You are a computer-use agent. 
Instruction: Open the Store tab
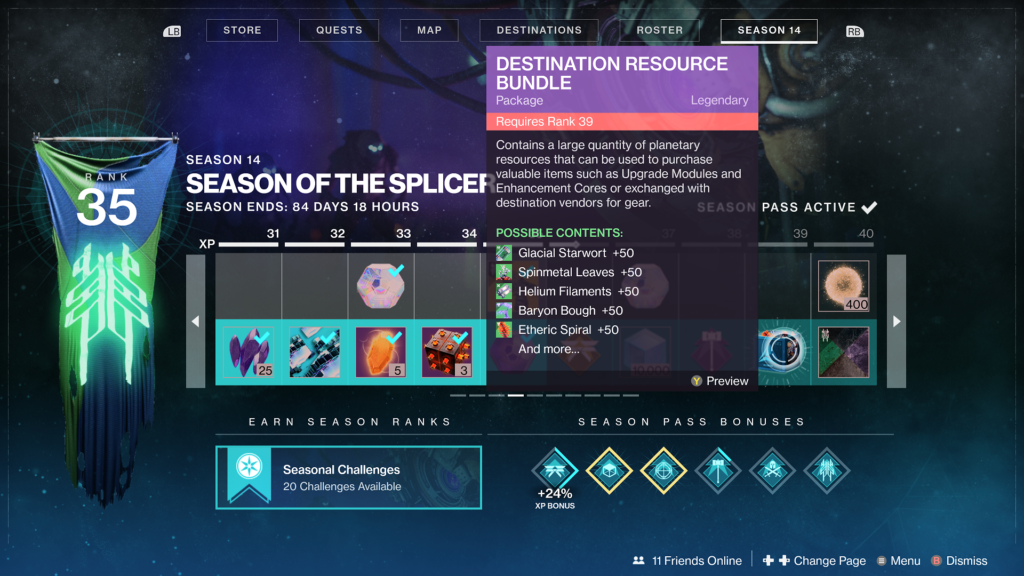242,30
